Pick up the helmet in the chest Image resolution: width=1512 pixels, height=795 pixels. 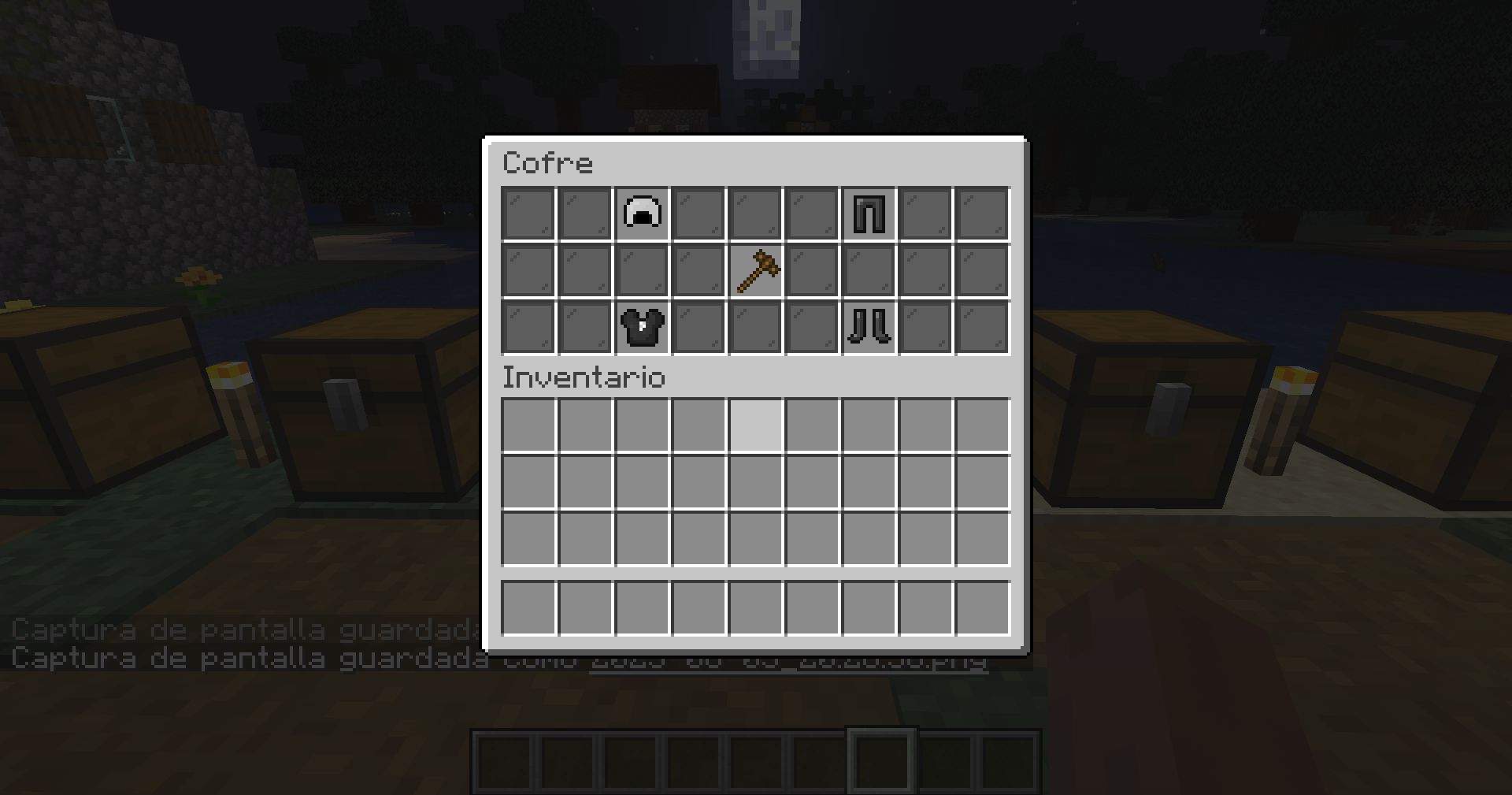[641, 210]
